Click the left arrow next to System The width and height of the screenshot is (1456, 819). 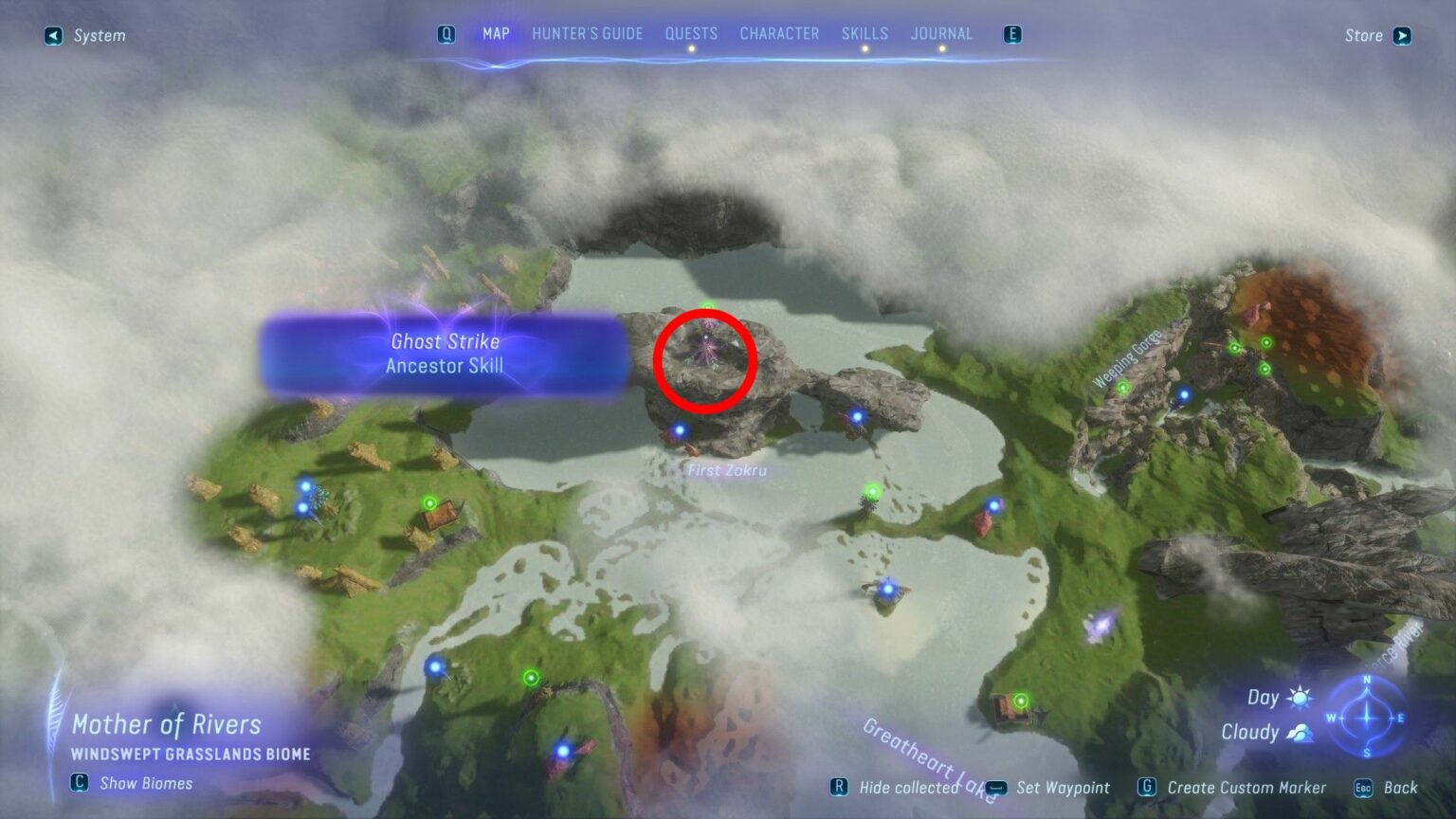point(53,36)
